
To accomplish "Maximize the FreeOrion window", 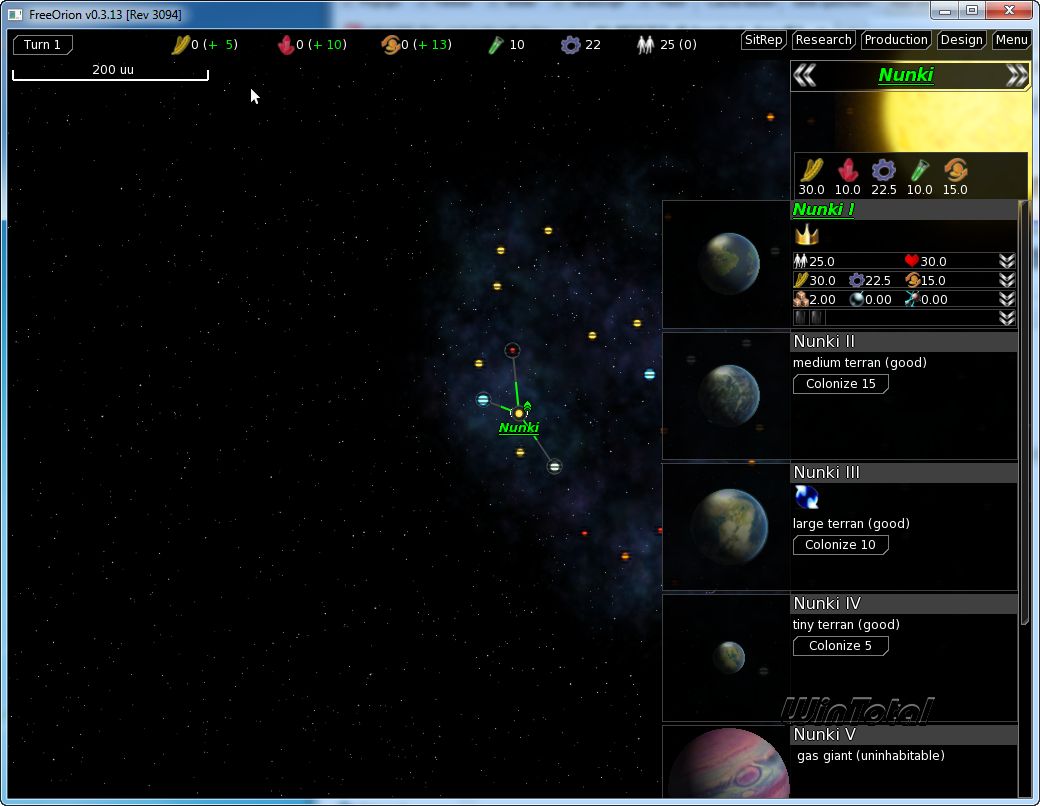I will pos(971,10).
